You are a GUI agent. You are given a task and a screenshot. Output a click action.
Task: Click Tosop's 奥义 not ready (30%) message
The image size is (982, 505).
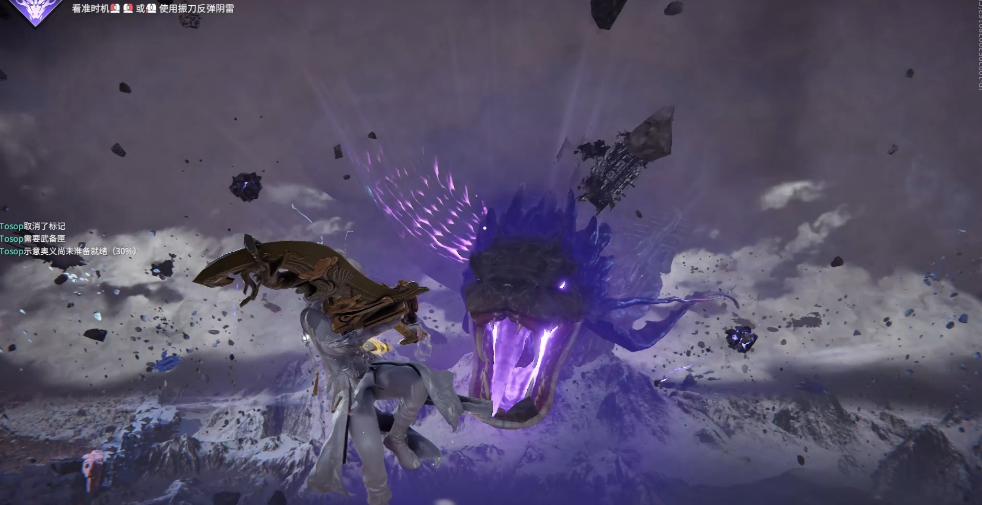(x=68, y=251)
